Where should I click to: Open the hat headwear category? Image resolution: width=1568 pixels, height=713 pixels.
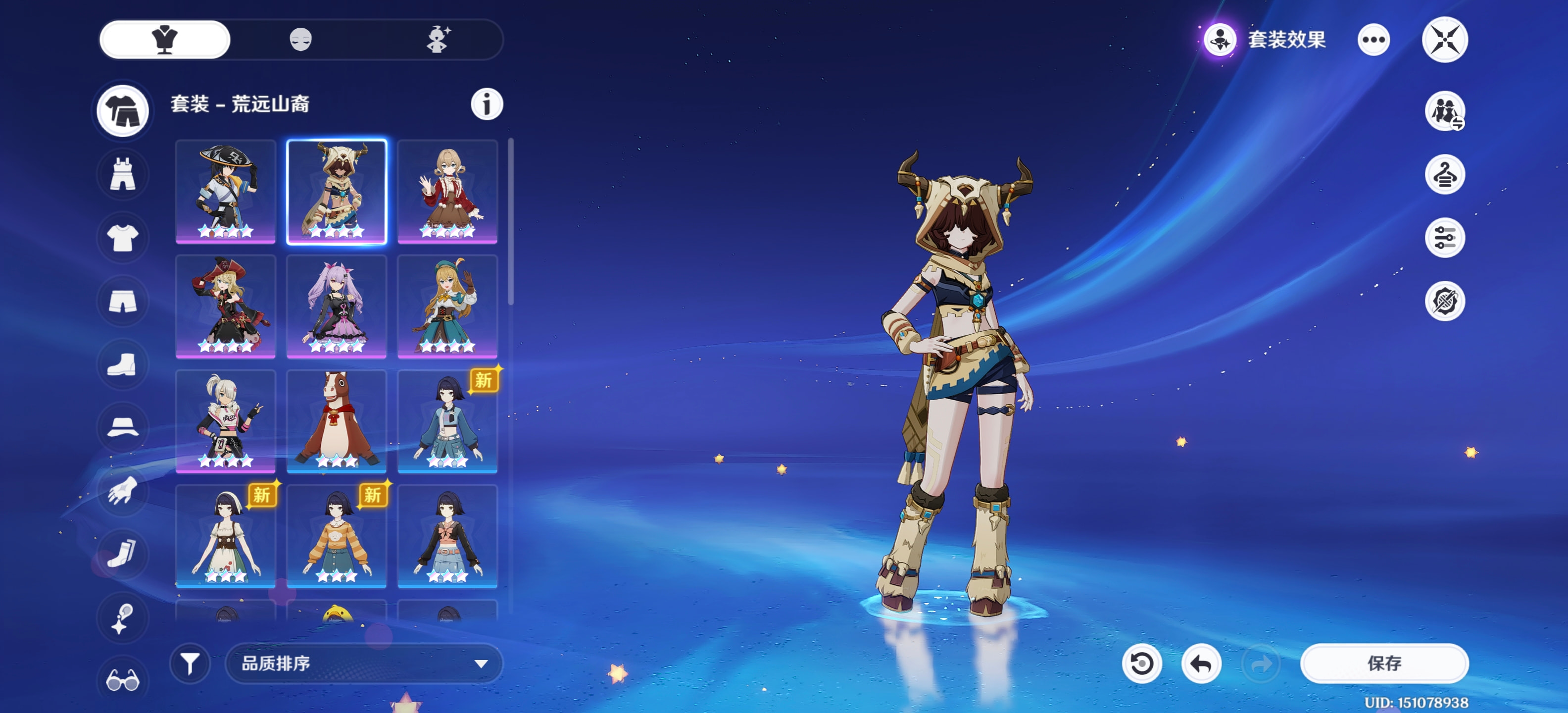coord(123,427)
